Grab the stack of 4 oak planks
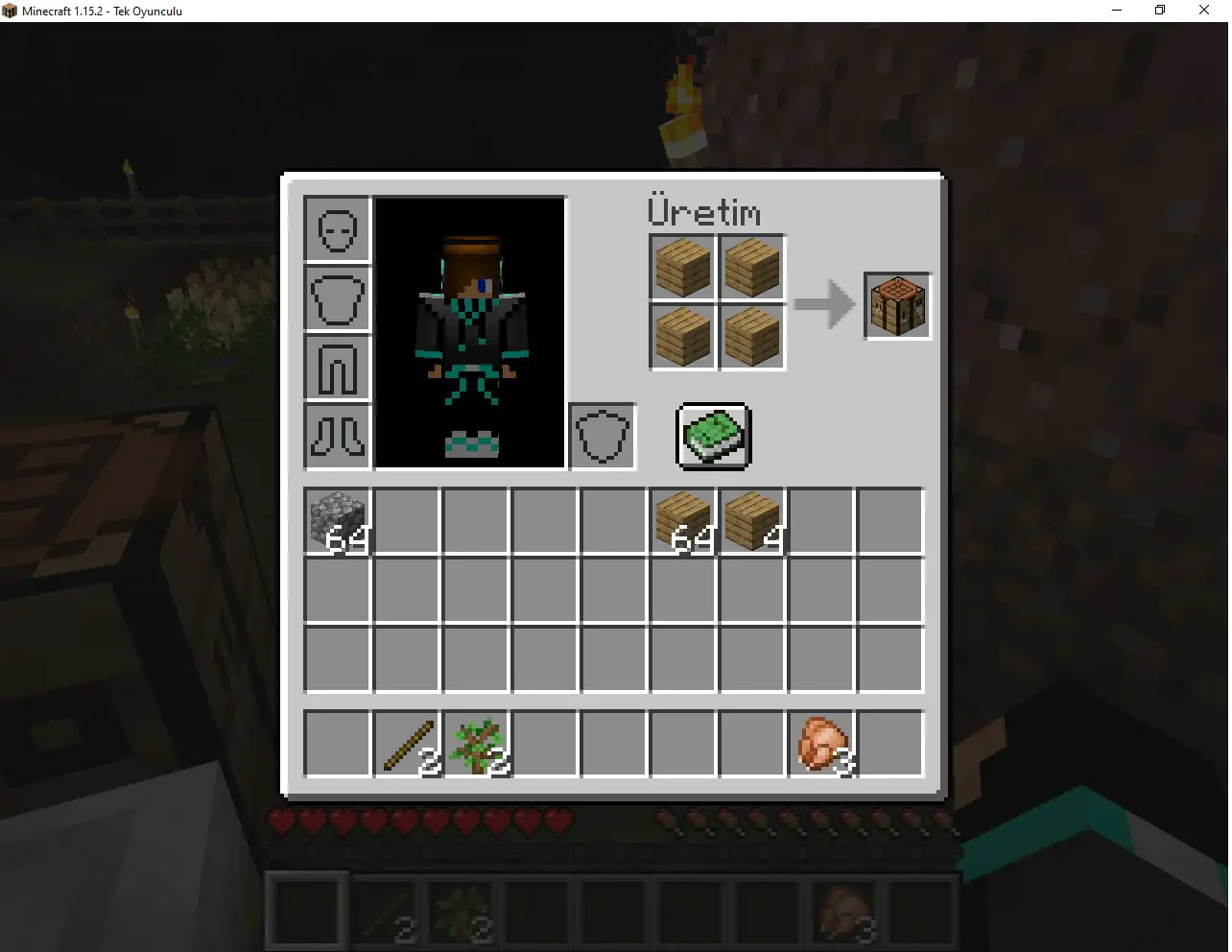 tap(751, 521)
